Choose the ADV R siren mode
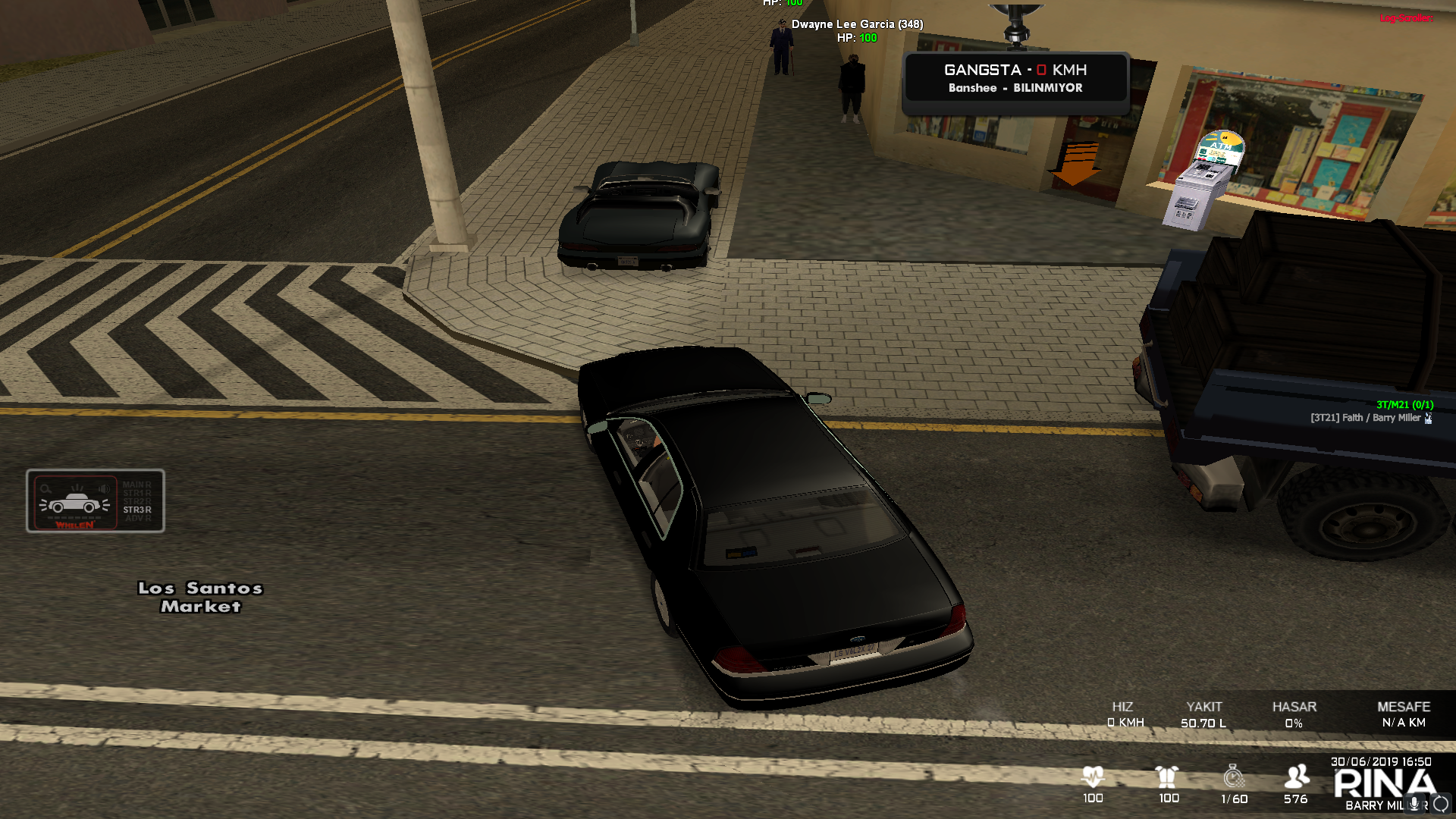This screenshot has width=1456, height=819. click(x=137, y=519)
